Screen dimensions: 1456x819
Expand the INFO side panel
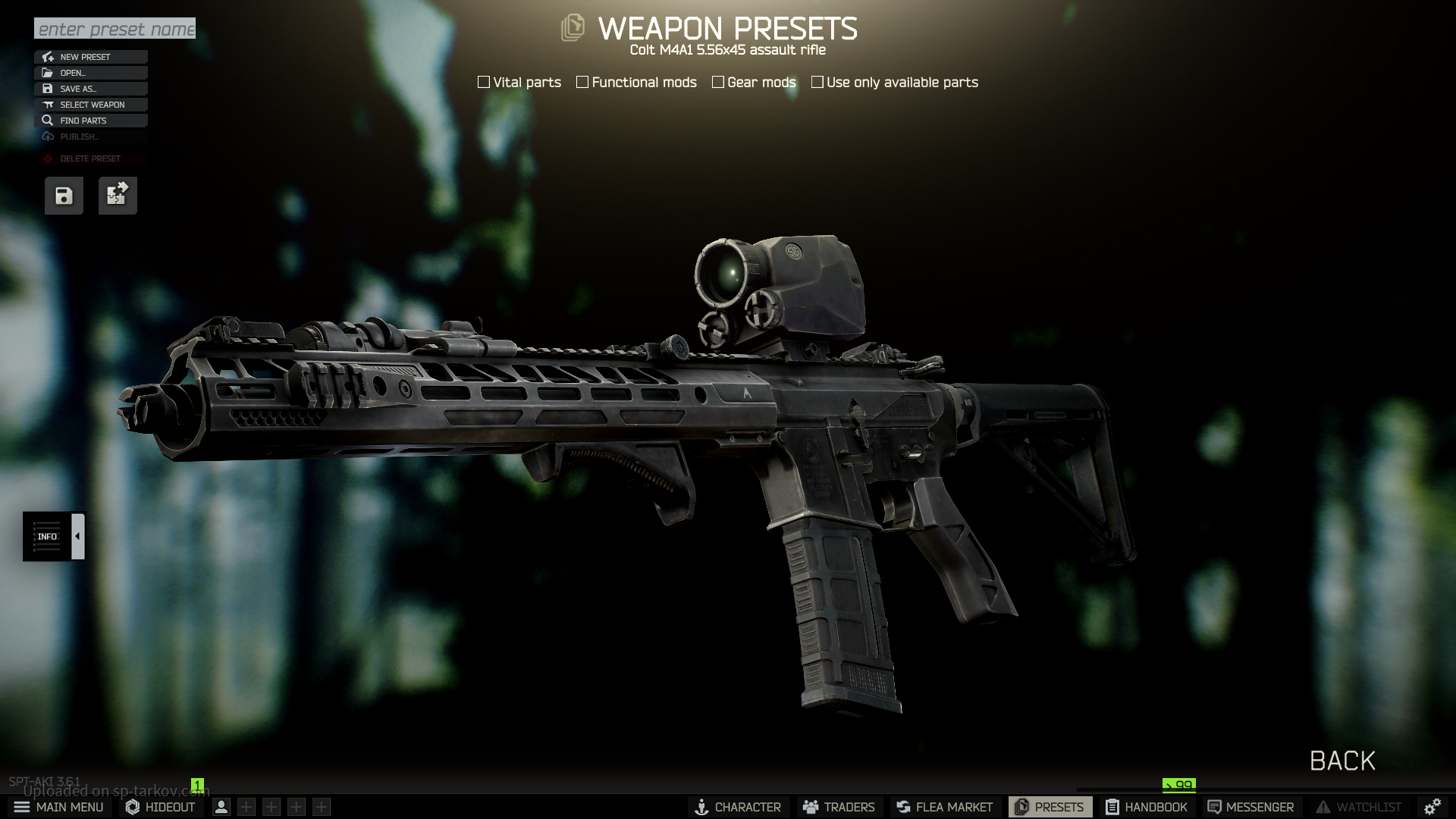pos(77,536)
